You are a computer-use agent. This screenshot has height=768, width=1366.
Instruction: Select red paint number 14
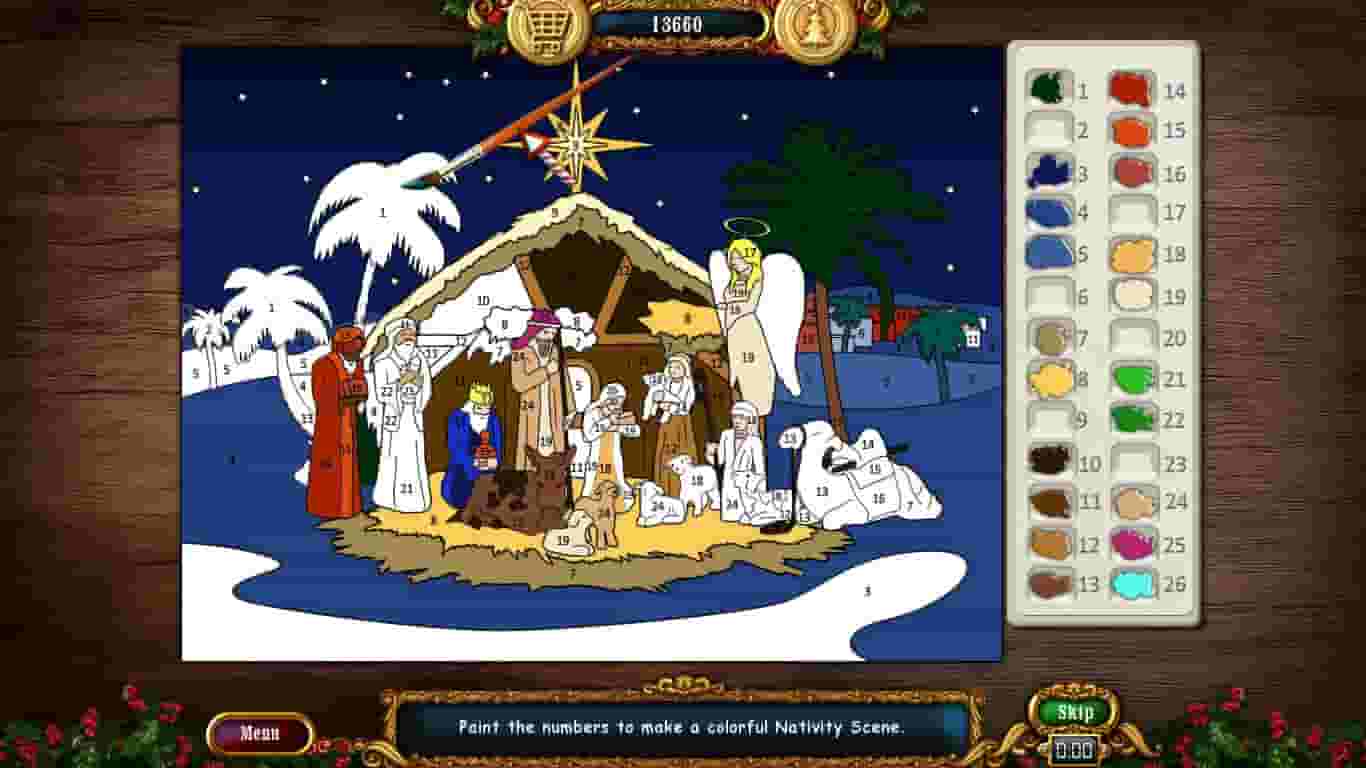point(1131,90)
